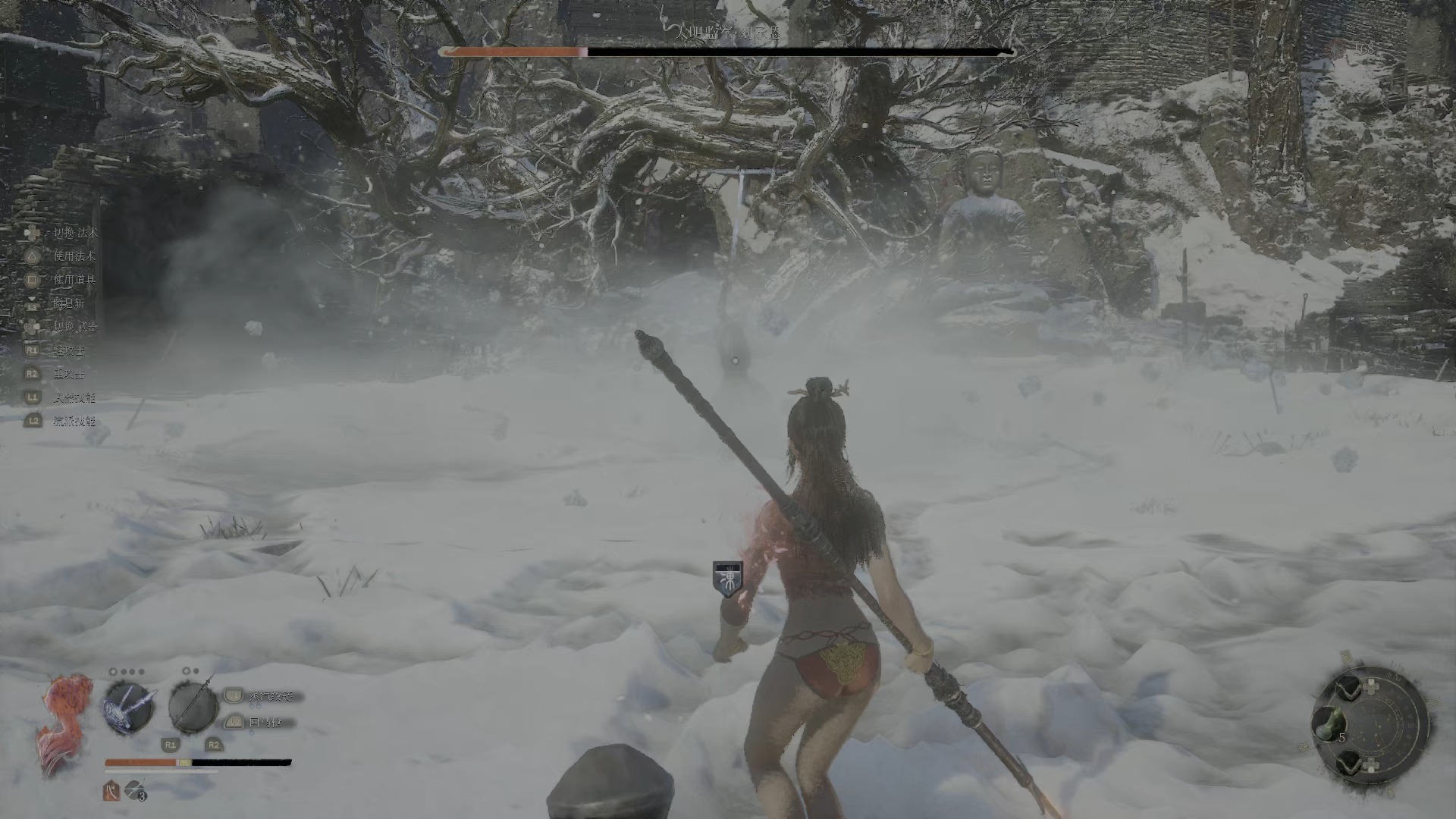Select the spear weapon slot

click(x=193, y=706)
